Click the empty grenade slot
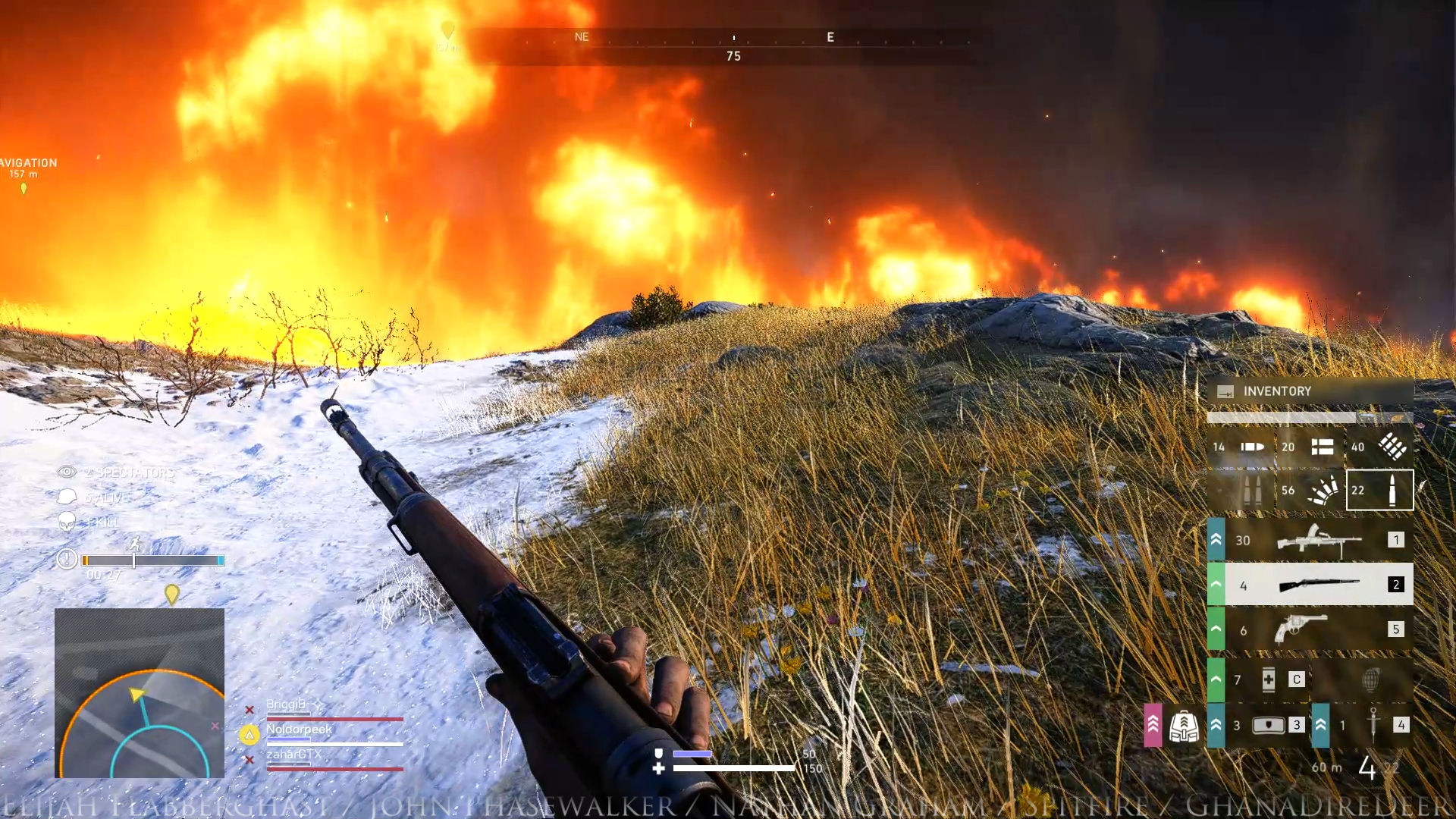 (1370, 679)
